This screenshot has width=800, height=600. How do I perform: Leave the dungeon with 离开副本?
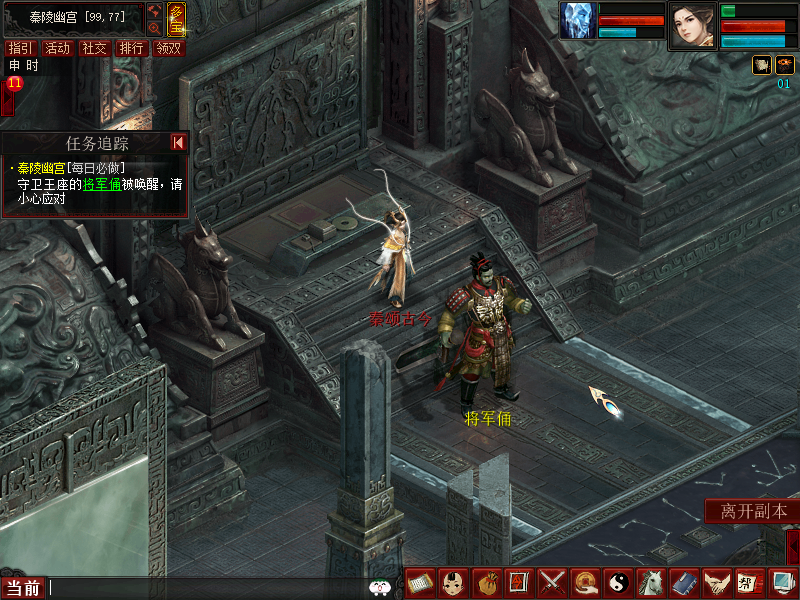pyautogui.click(x=753, y=511)
